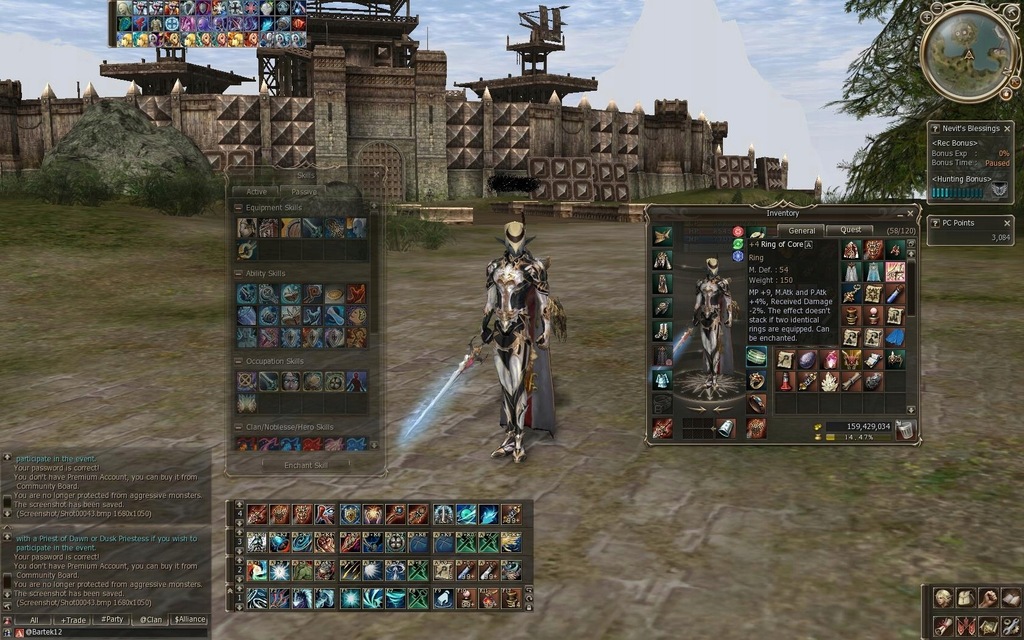Show the All chat tab
Image resolution: width=1024 pixels, height=640 pixels.
pos(34,620)
